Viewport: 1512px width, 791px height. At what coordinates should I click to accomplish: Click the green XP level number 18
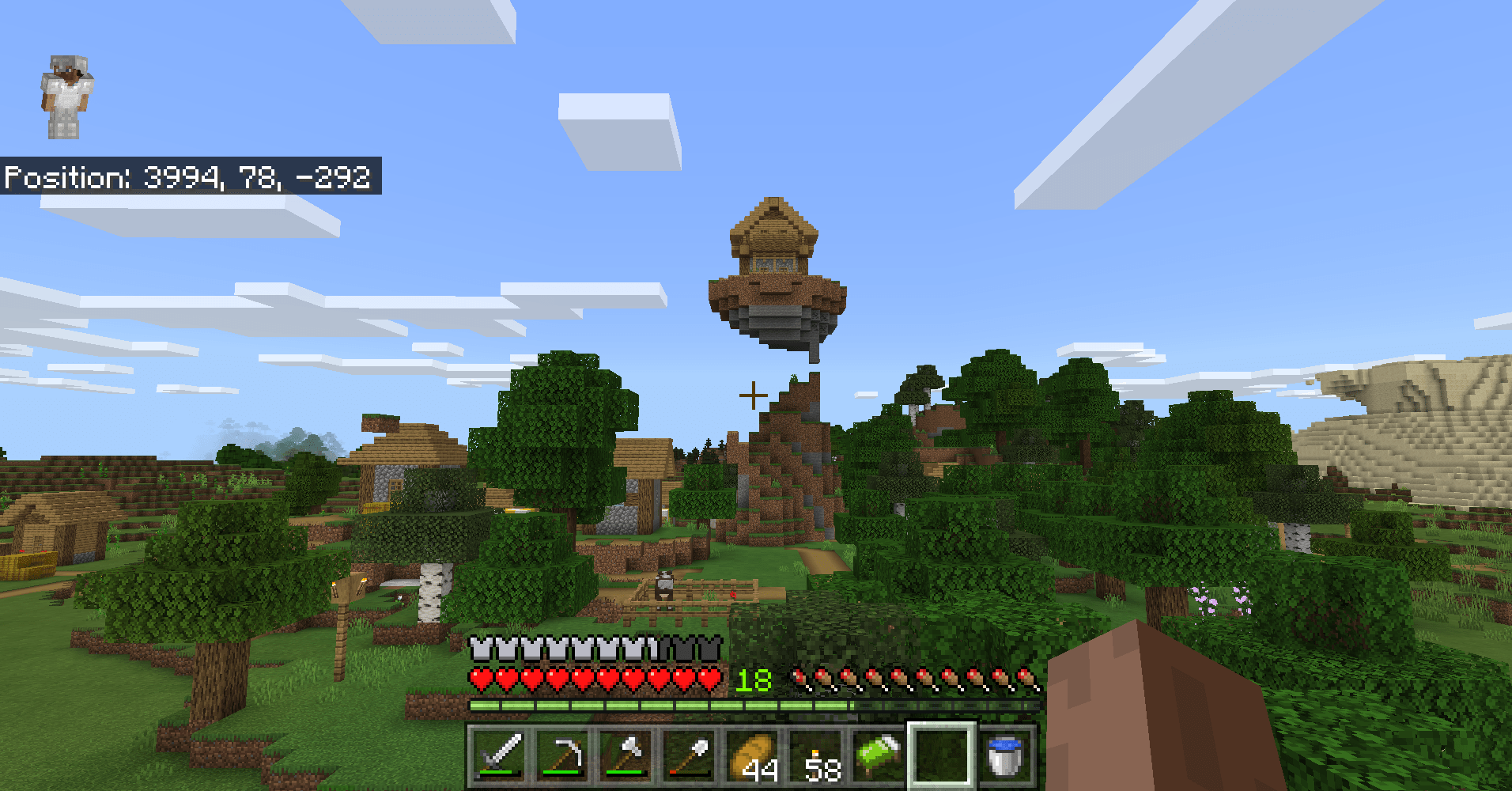coord(753,679)
